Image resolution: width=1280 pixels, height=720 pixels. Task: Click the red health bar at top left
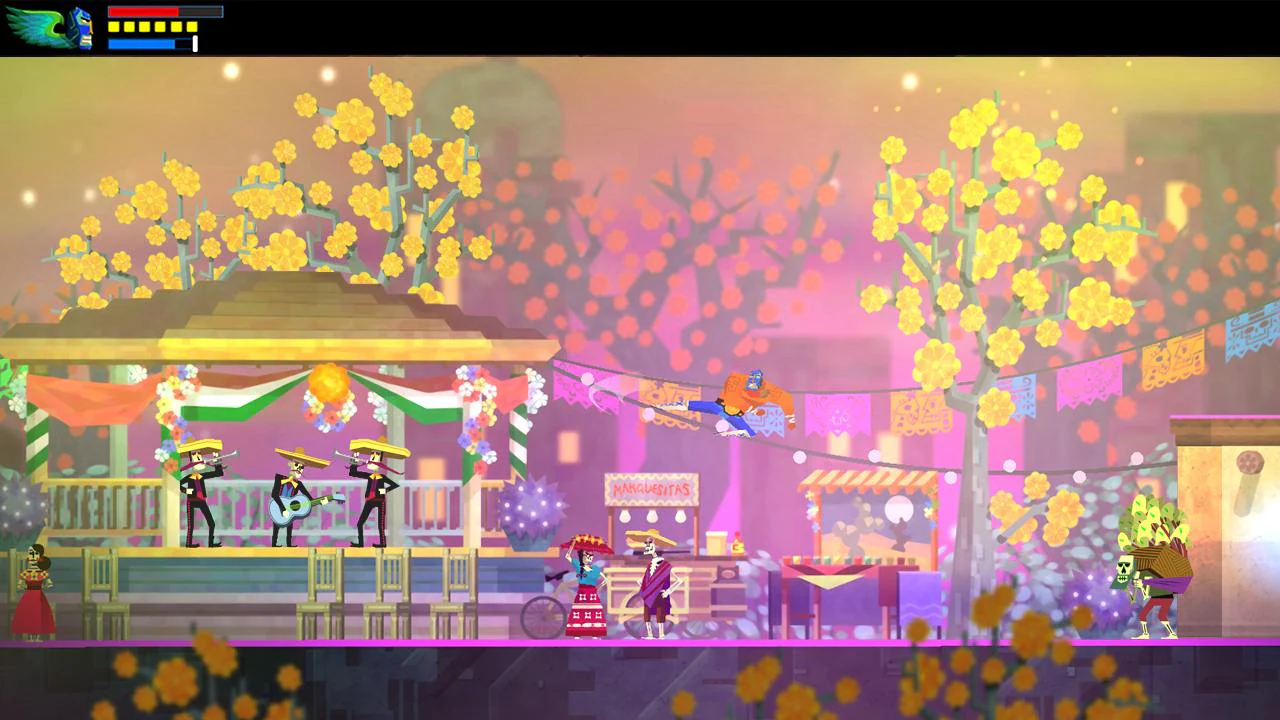(143, 11)
